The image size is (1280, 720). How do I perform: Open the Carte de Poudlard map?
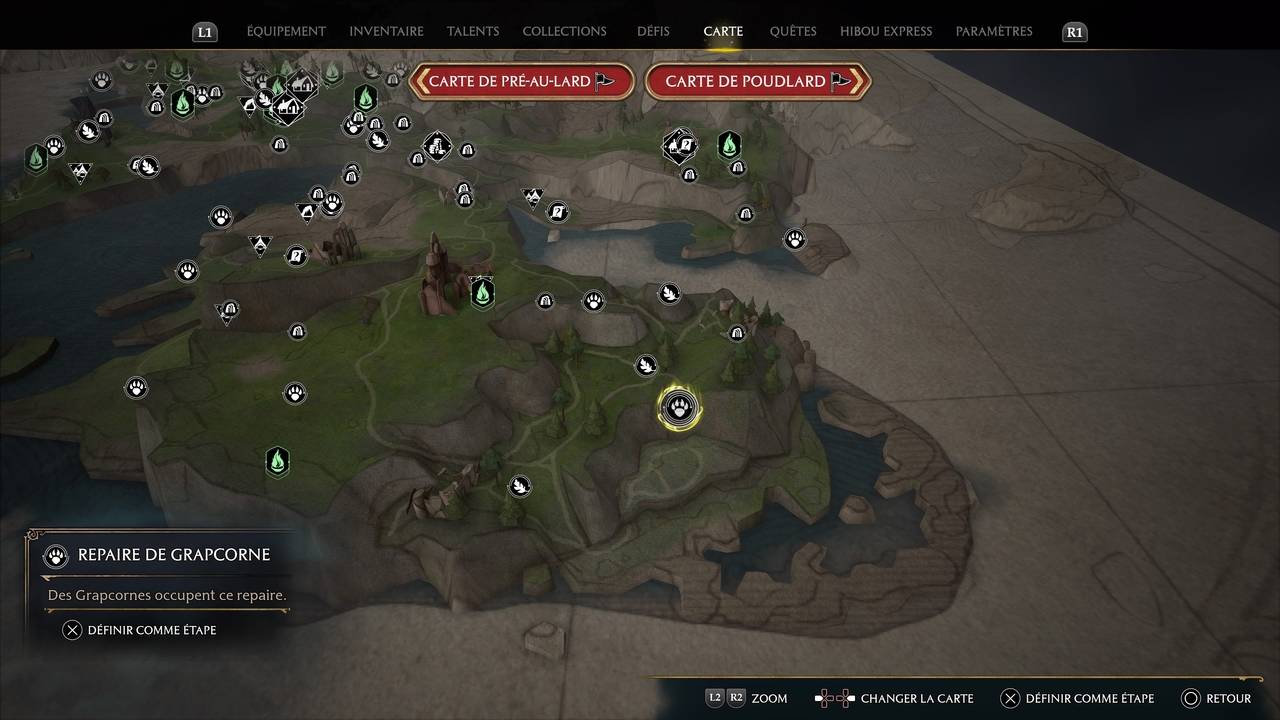coord(758,82)
